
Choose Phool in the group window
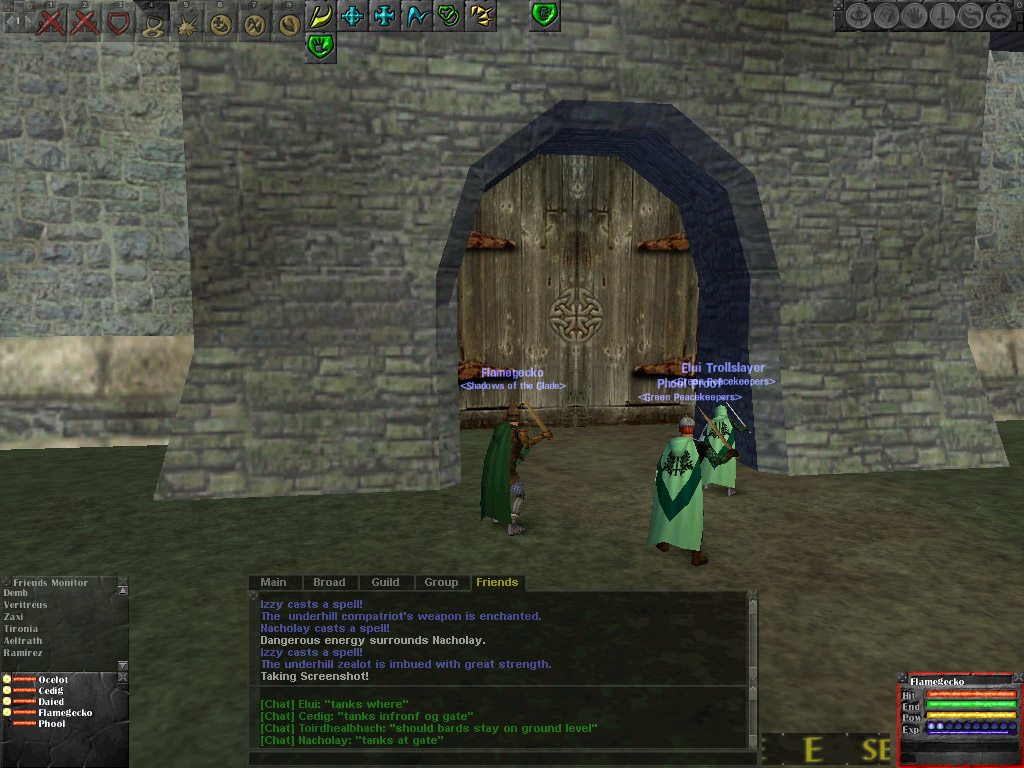point(51,724)
